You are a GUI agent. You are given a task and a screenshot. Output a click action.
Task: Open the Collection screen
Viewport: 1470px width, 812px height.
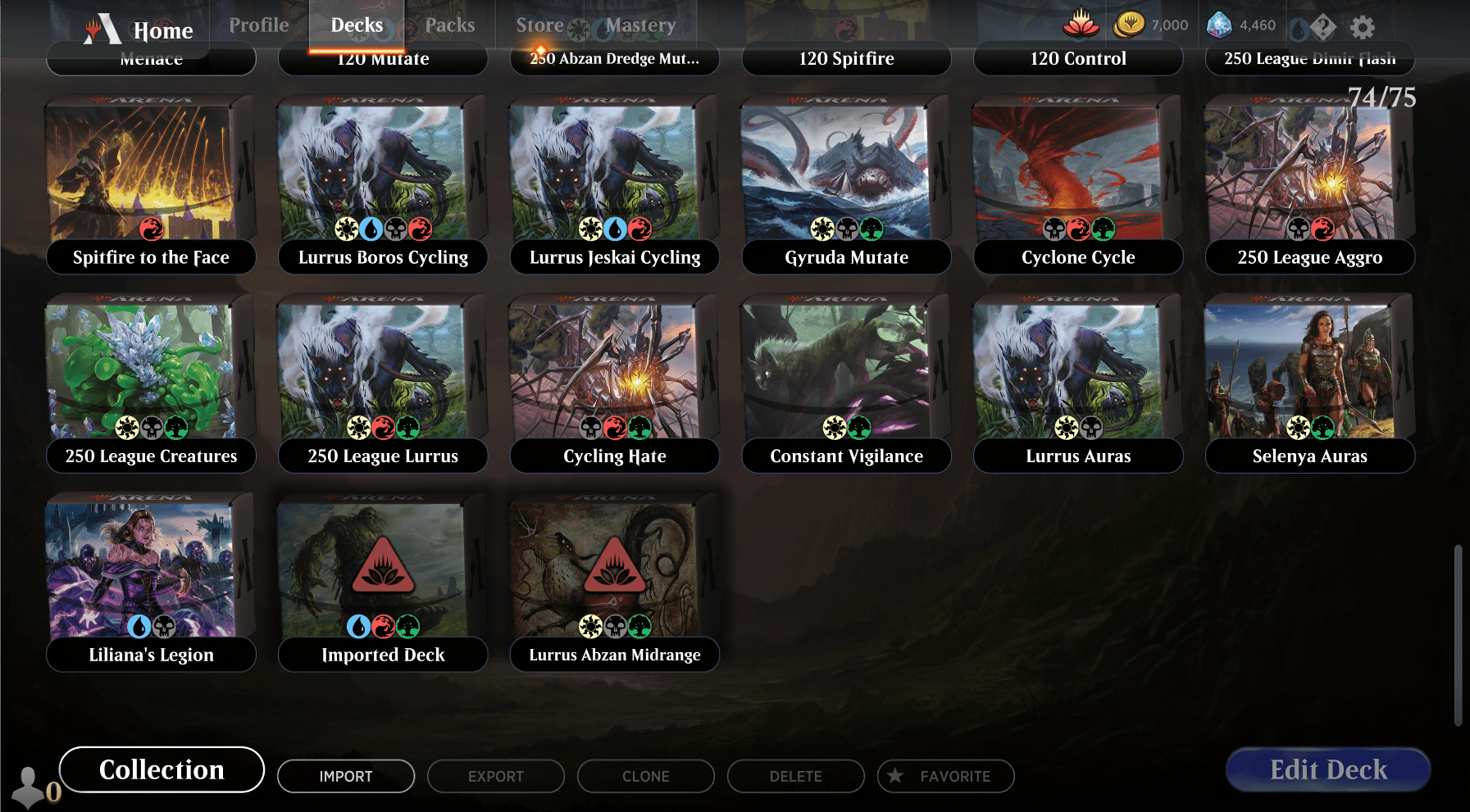tap(161, 769)
